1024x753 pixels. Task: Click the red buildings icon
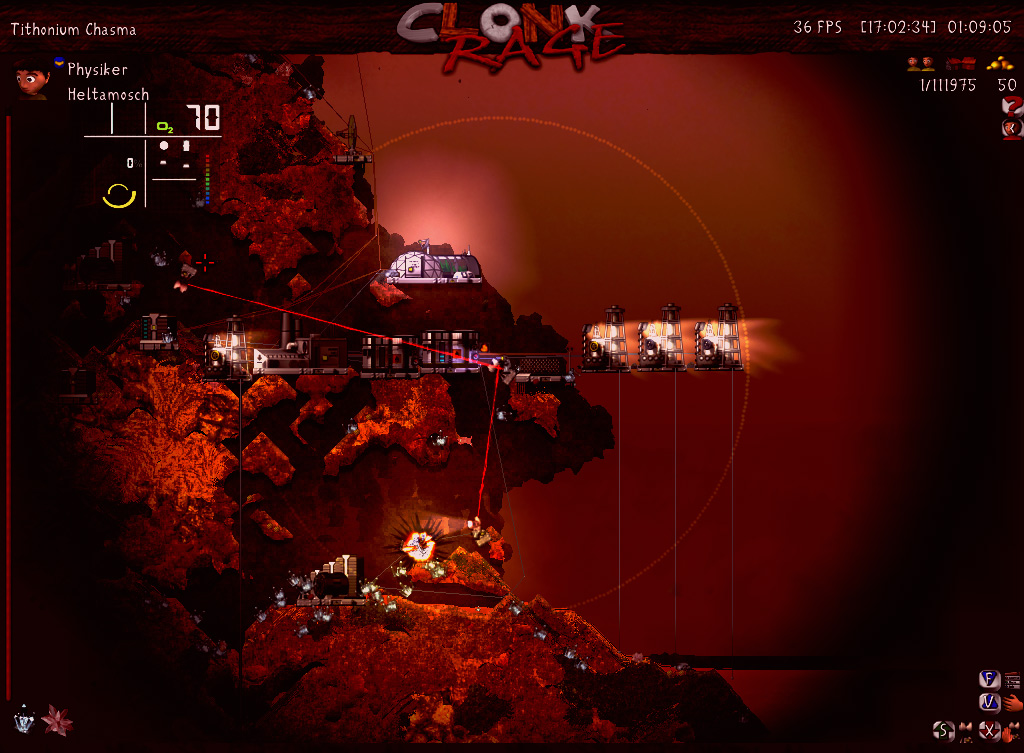click(x=960, y=64)
